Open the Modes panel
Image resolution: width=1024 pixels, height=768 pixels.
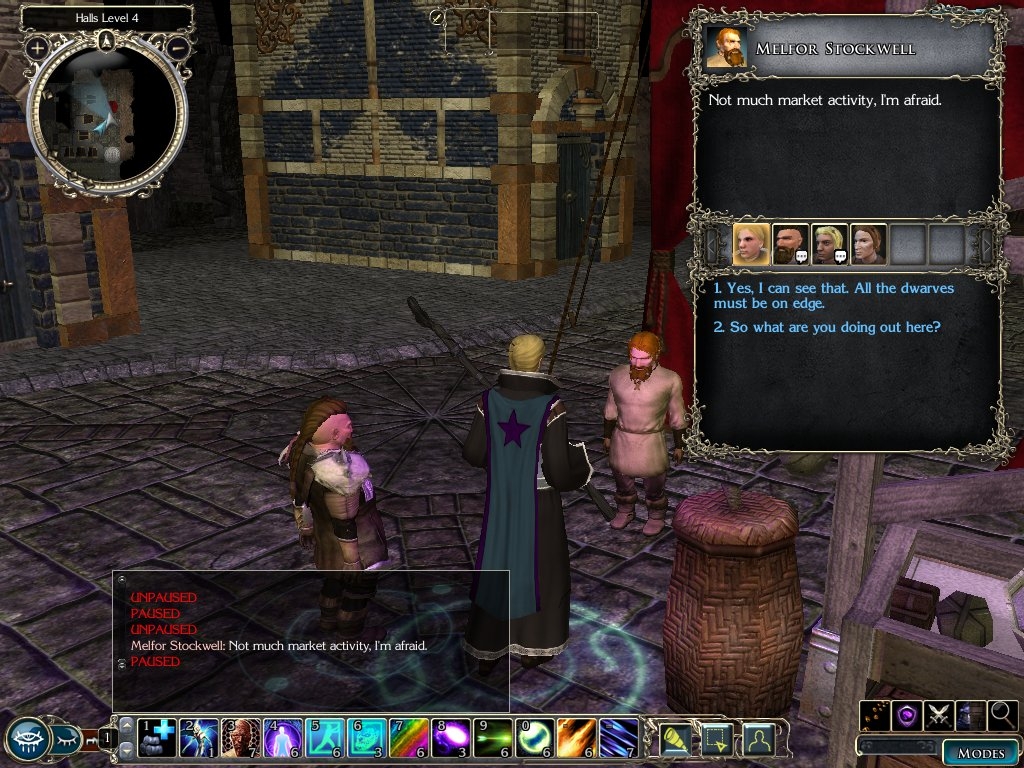[980, 752]
